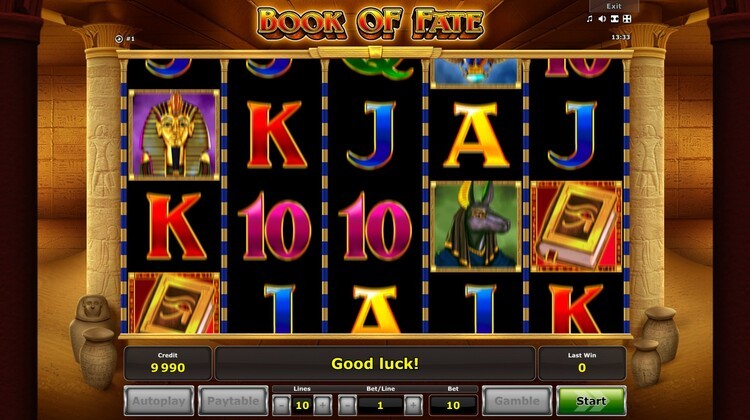
Task: Raise the Bet/Line amount
Action: pyautogui.click(x=413, y=405)
